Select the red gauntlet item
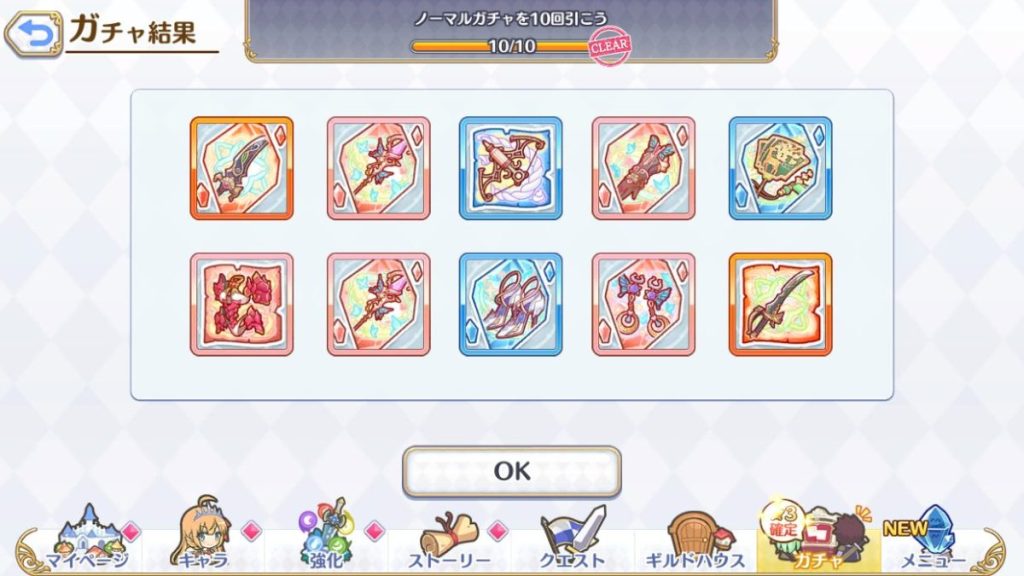Image resolution: width=1024 pixels, height=576 pixels. (643, 168)
